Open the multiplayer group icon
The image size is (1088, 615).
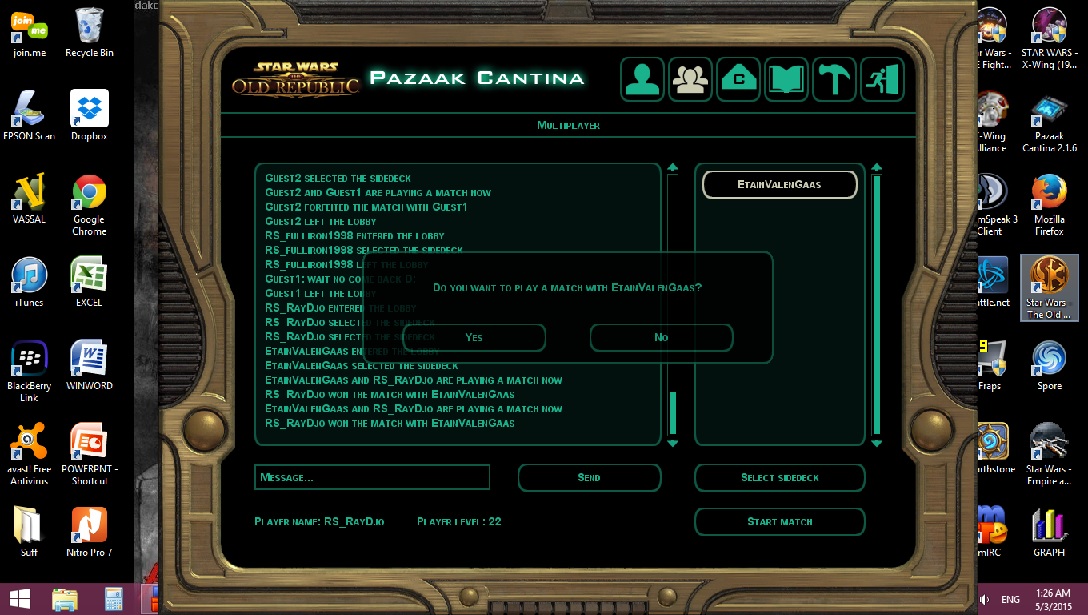click(x=690, y=79)
